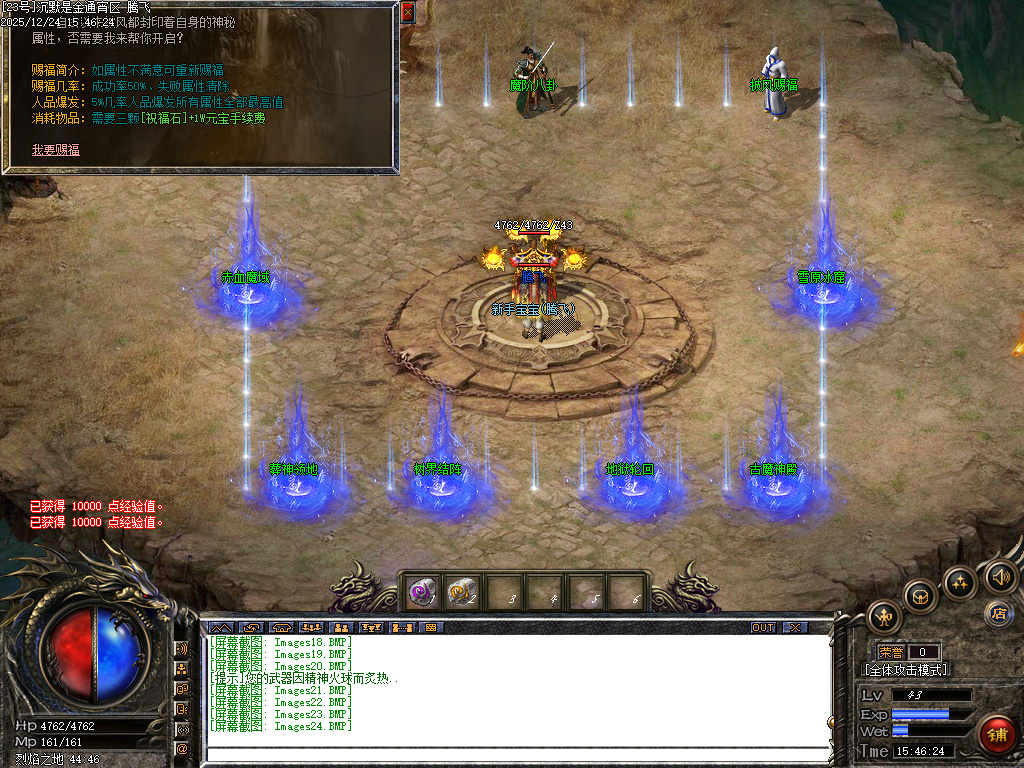
Task: Choose the 我要赐福 dialogue option
Action: 56,150
